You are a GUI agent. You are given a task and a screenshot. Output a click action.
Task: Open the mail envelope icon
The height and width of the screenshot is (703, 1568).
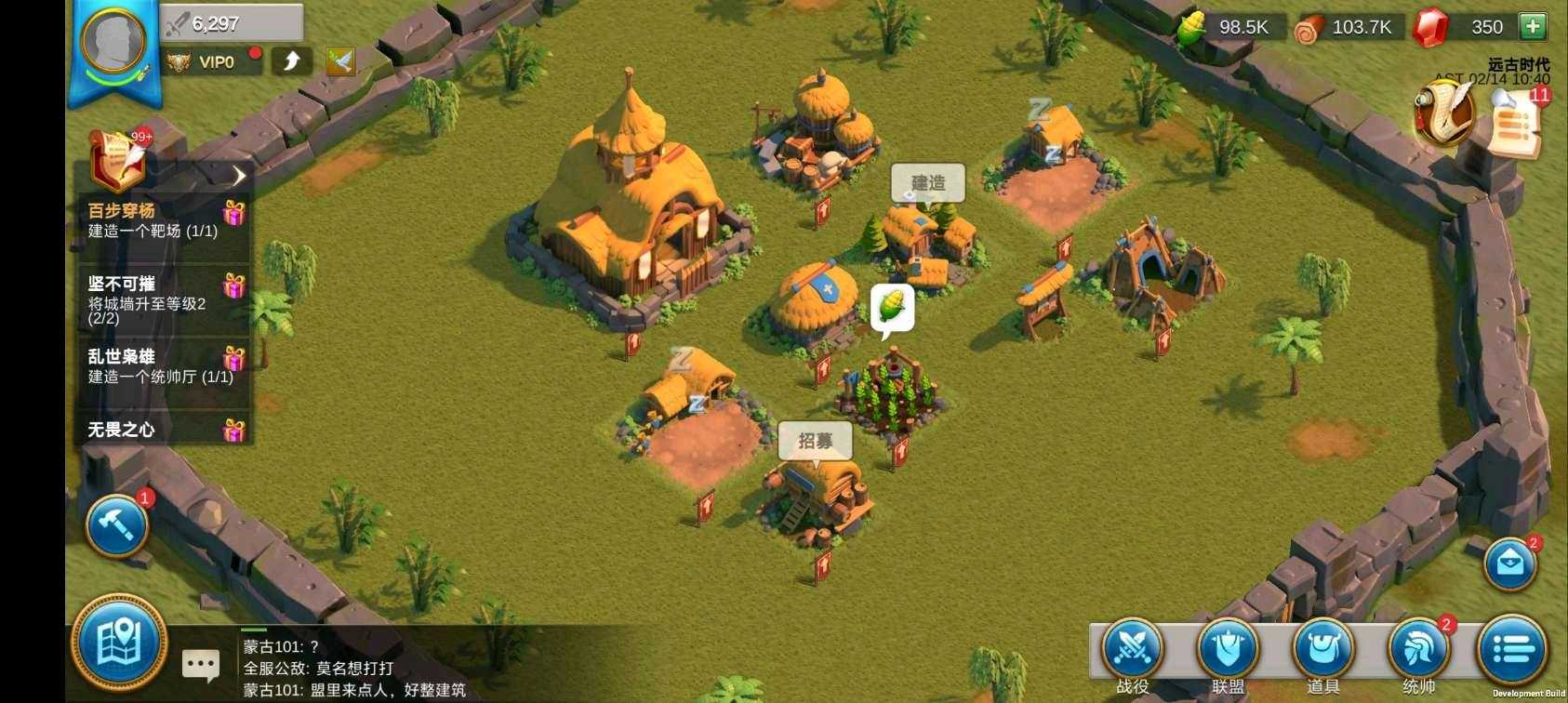[x=1509, y=563]
